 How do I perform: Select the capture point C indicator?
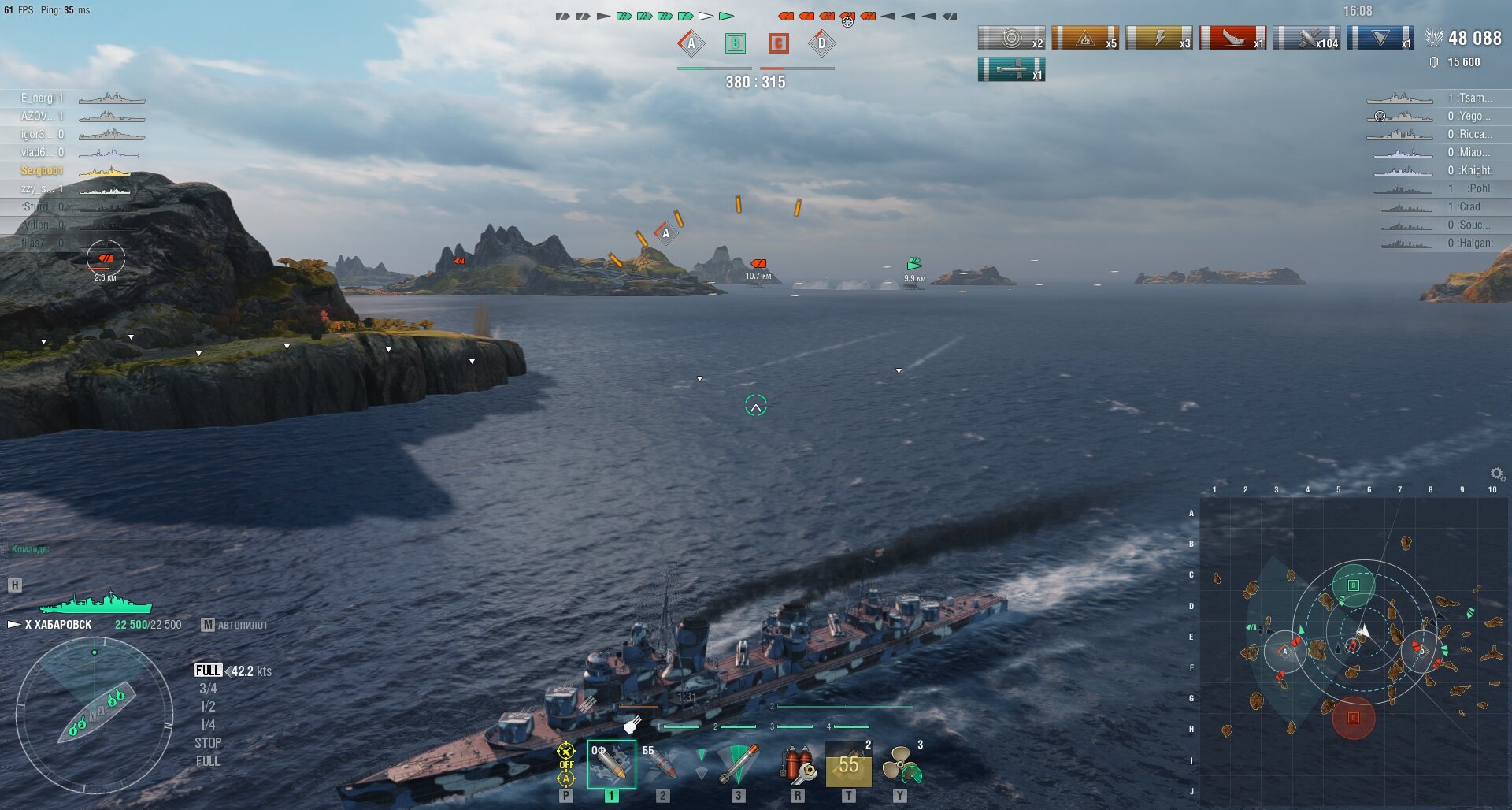[x=778, y=43]
